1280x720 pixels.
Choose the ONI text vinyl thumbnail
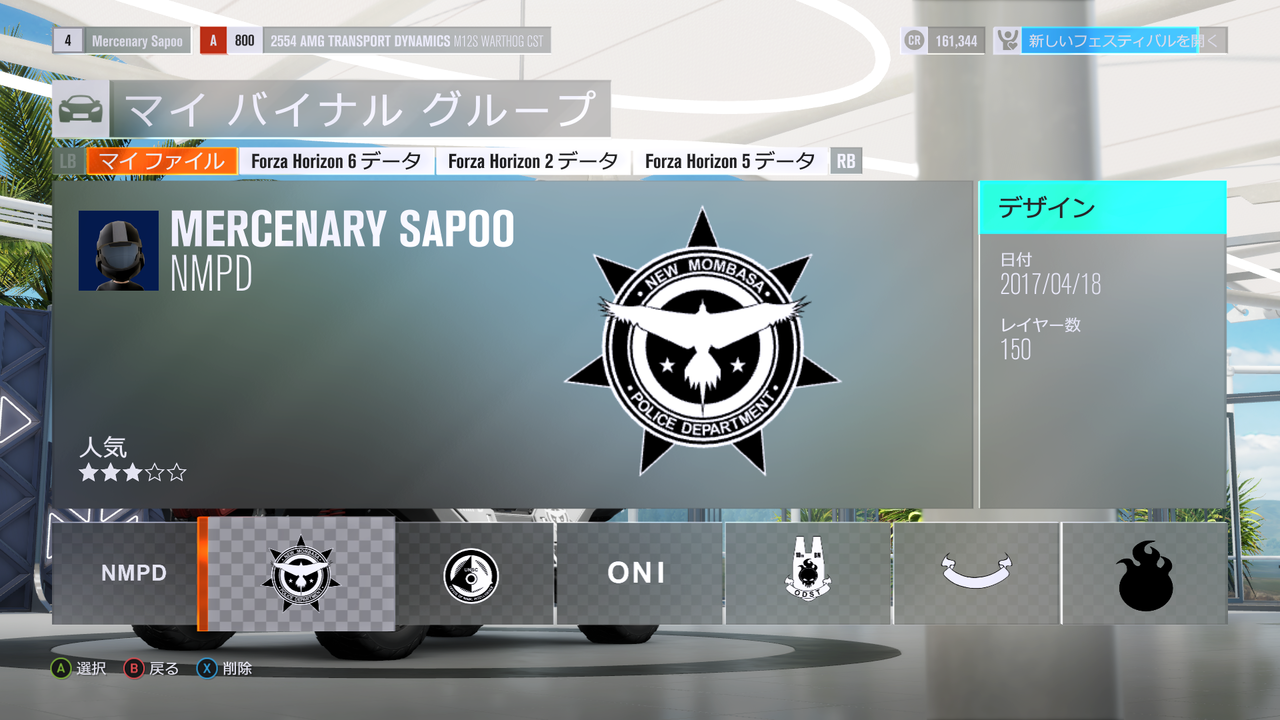coord(638,574)
